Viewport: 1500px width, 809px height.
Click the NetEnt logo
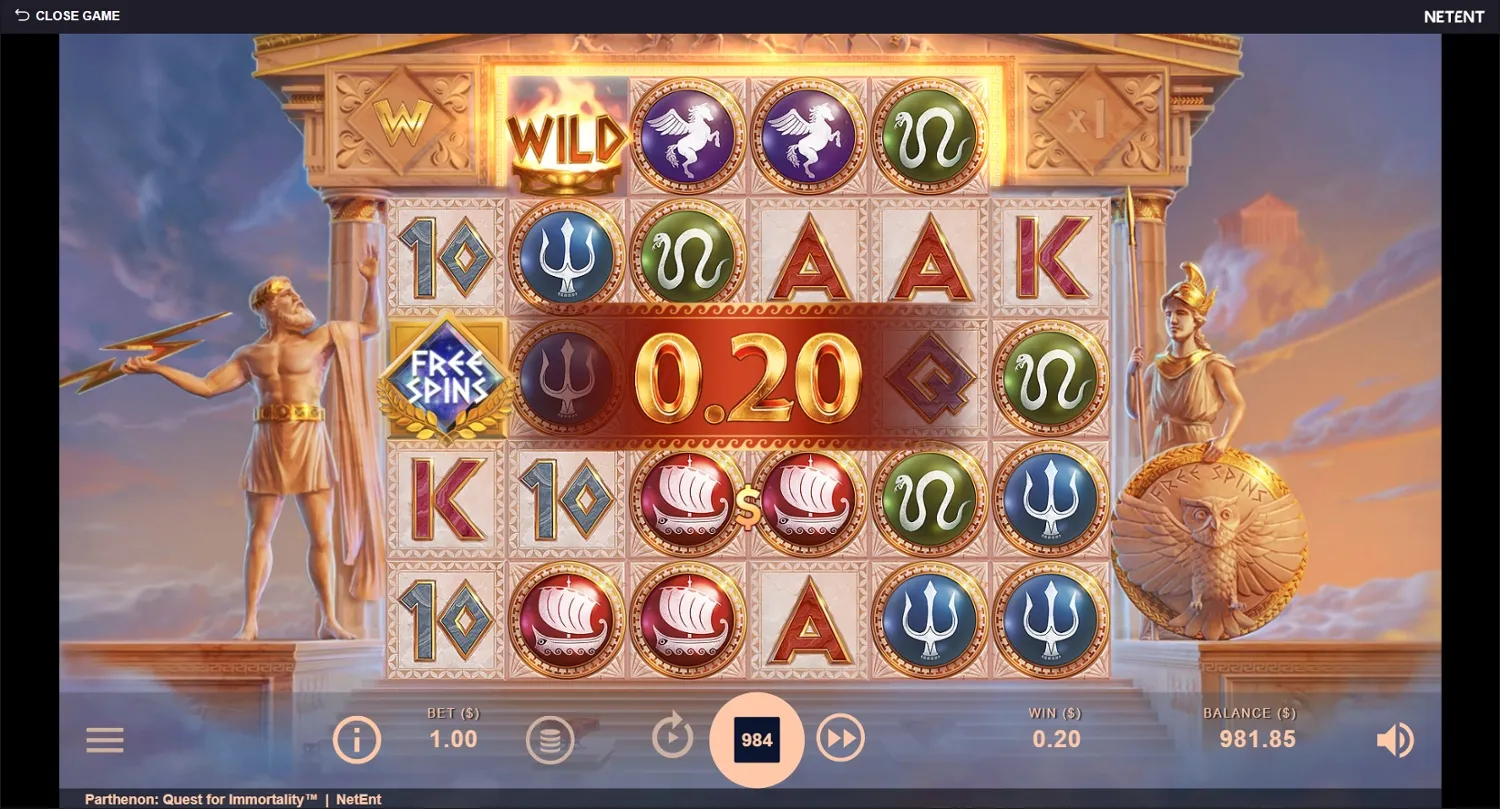[1453, 16]
